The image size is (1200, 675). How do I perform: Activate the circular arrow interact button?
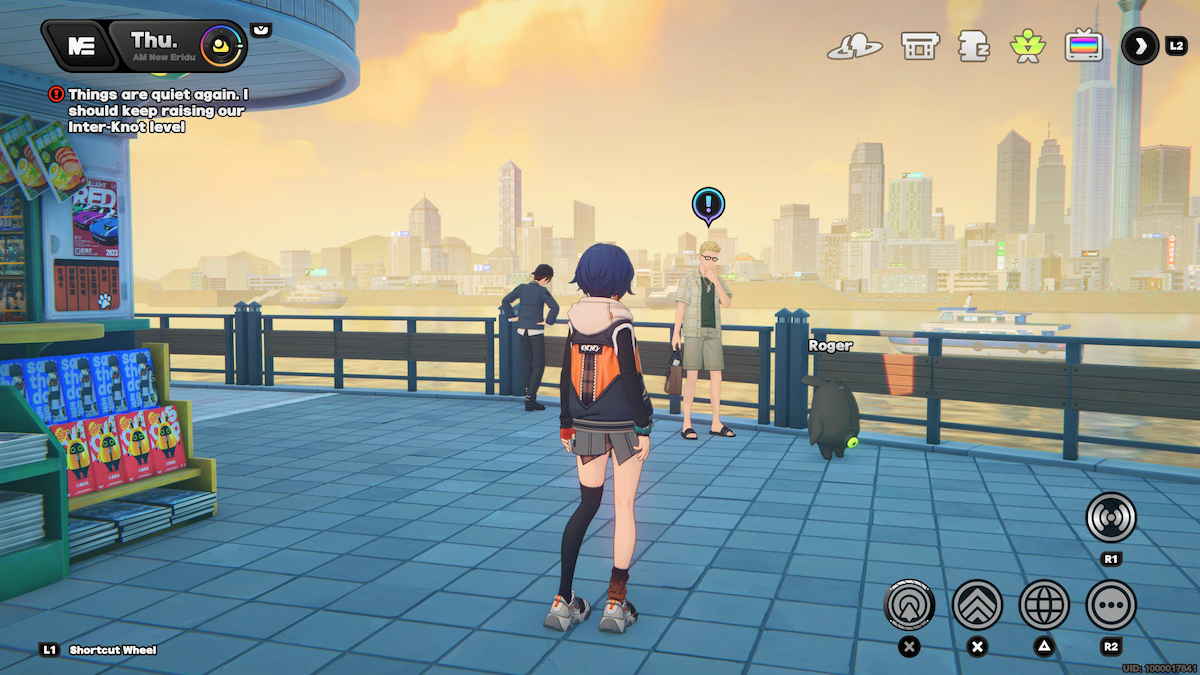pyautogui.click(x=909, y=604)
